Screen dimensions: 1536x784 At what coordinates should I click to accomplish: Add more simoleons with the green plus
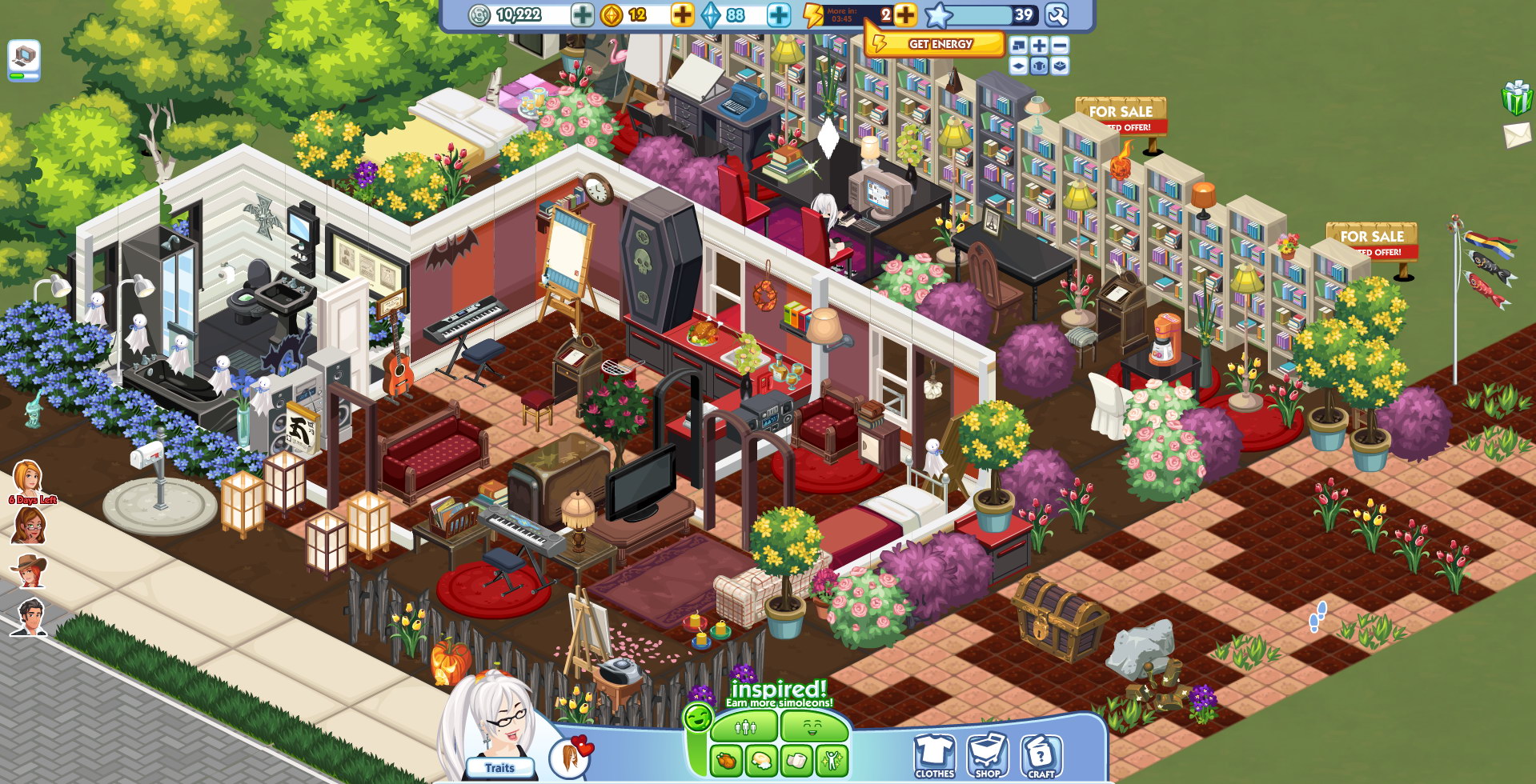[582, 15]
